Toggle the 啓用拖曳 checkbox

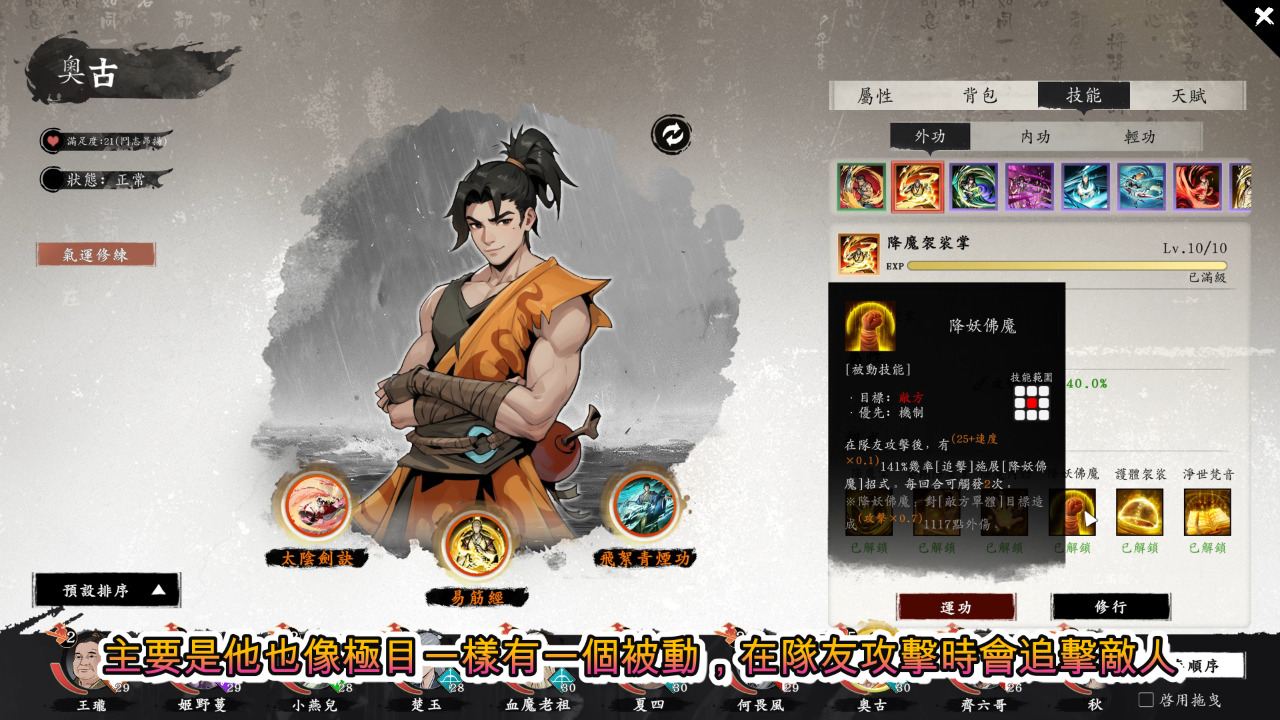(x=1146, y=700)
